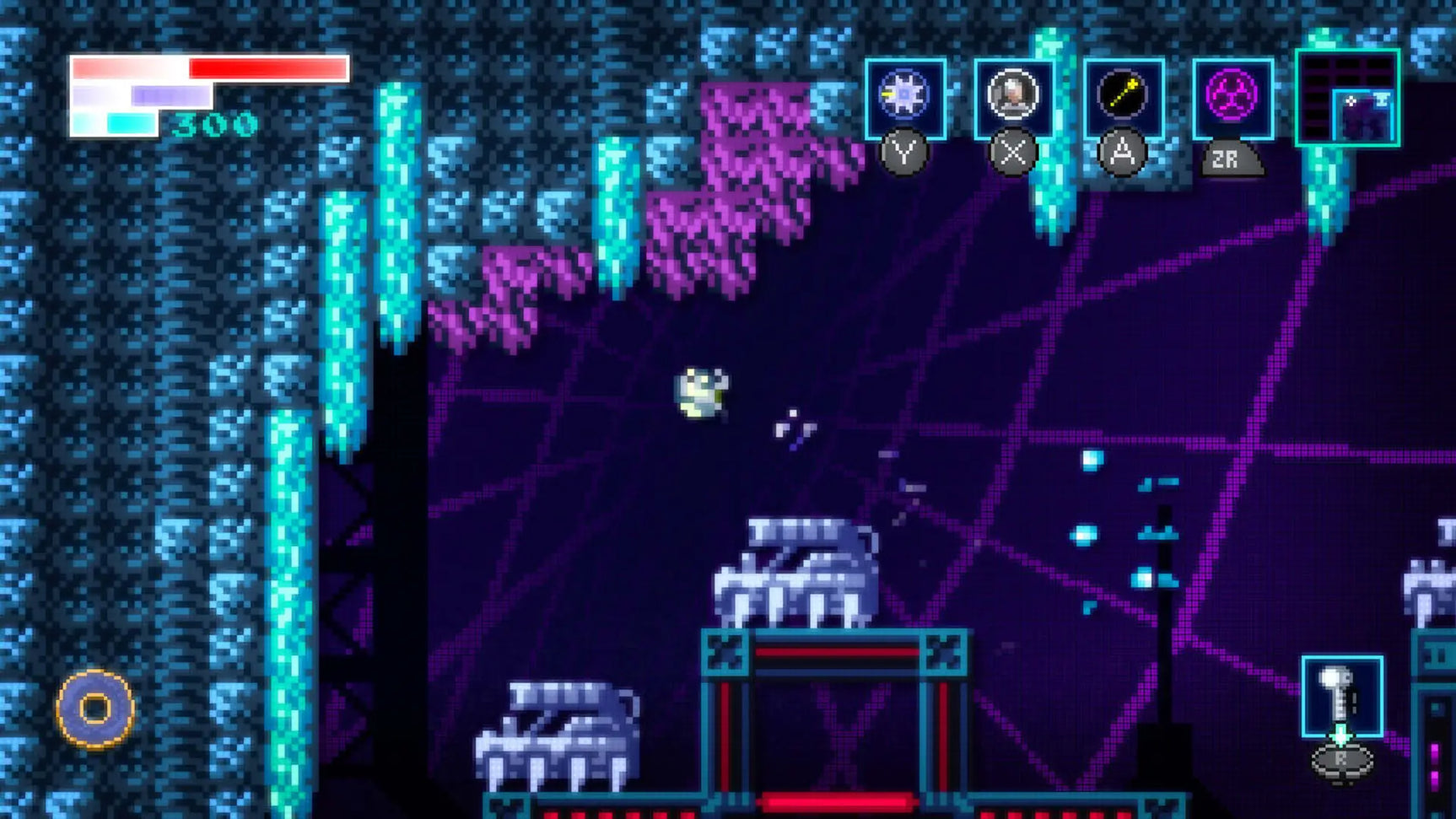Select the yellow beam weapon icon
The image size is (1456, 819).
click(1122, 93)
